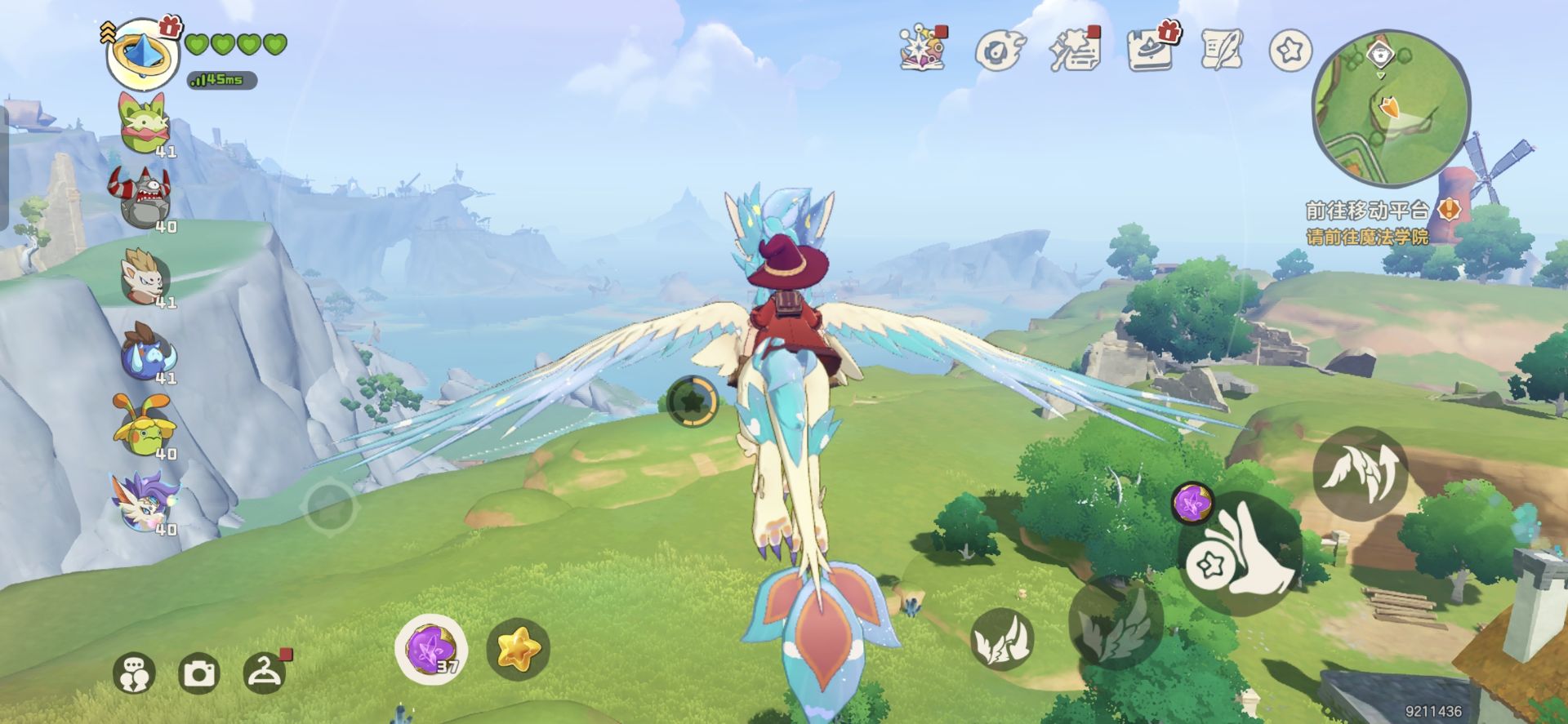Activate the wing ascend button
Screen dimensions: 1568x724
tap(1360, 473)
